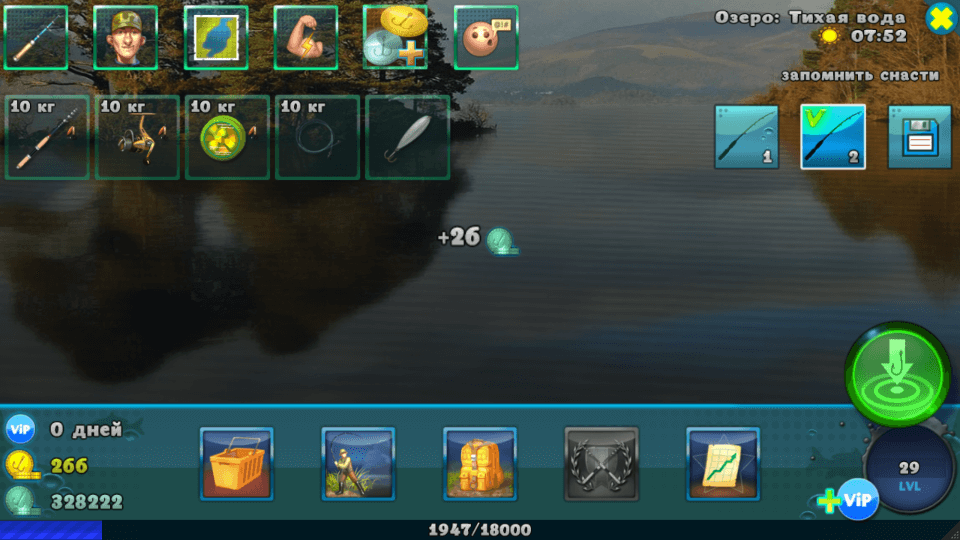Image resolution: width=960 pixels, height=540 pixels.
Task: Save tackle with the floppy disk button
Action: [919, 137]
